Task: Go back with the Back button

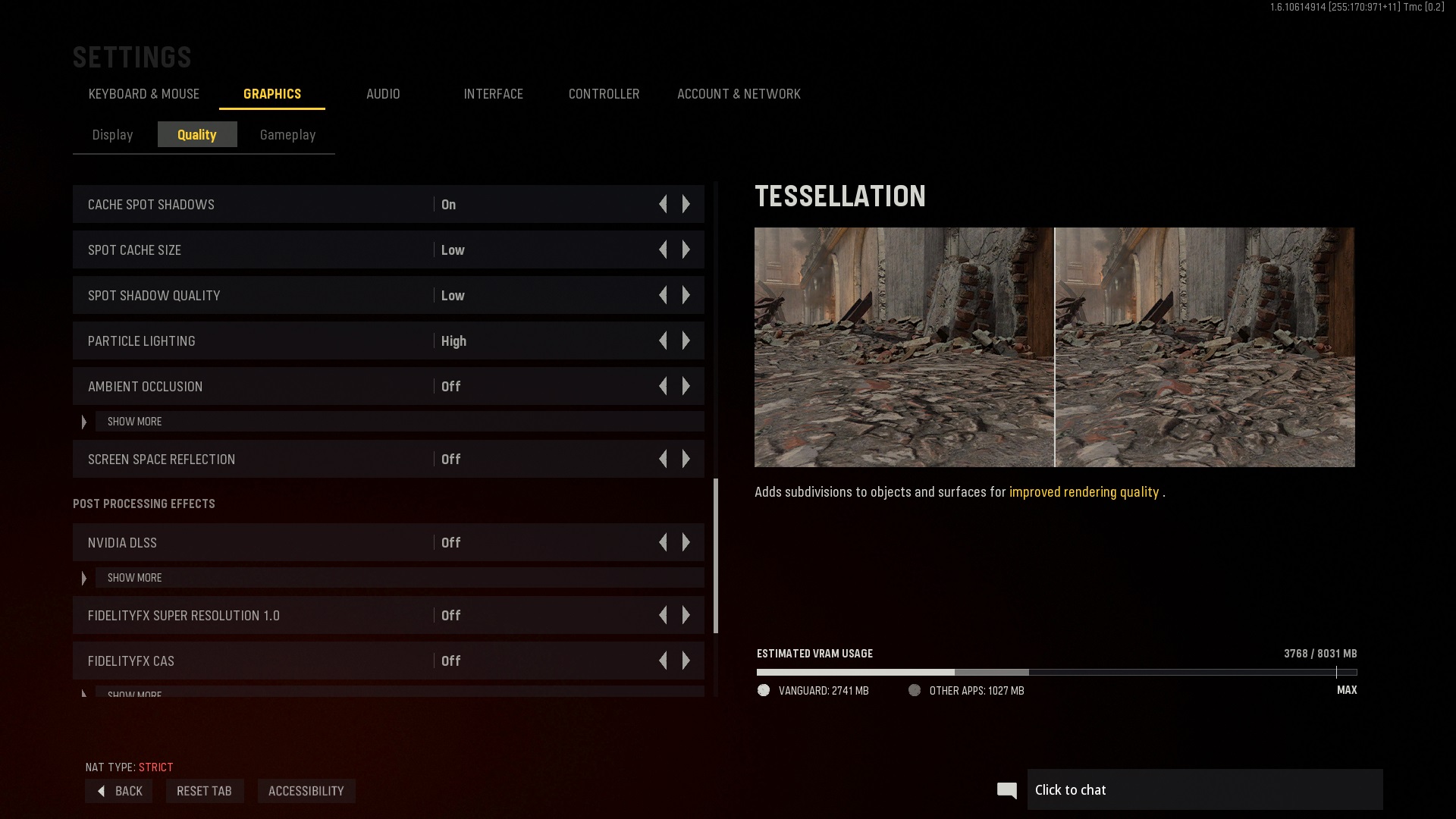Action: pos(120,791)
